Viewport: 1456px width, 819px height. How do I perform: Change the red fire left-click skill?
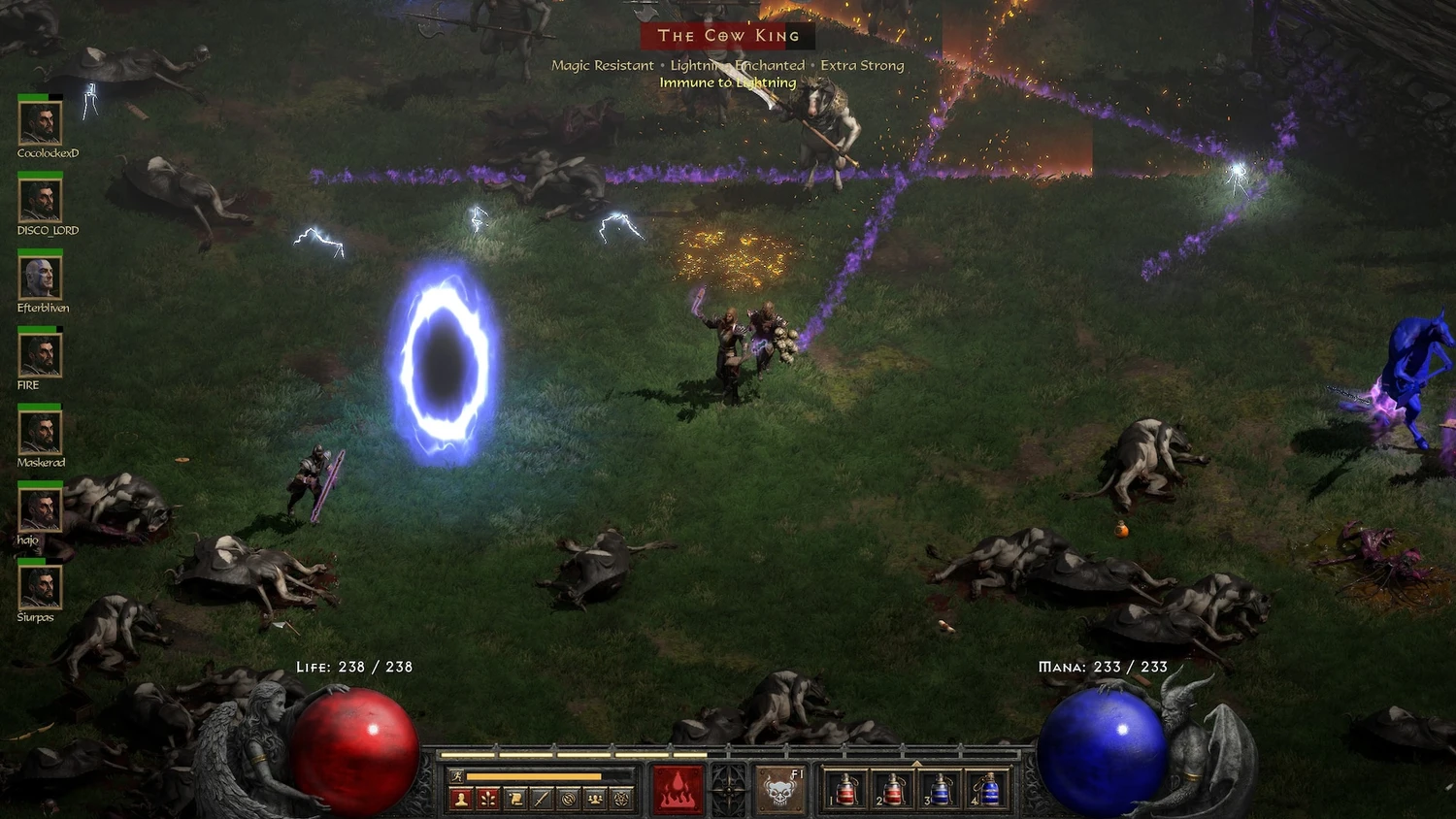678,789
